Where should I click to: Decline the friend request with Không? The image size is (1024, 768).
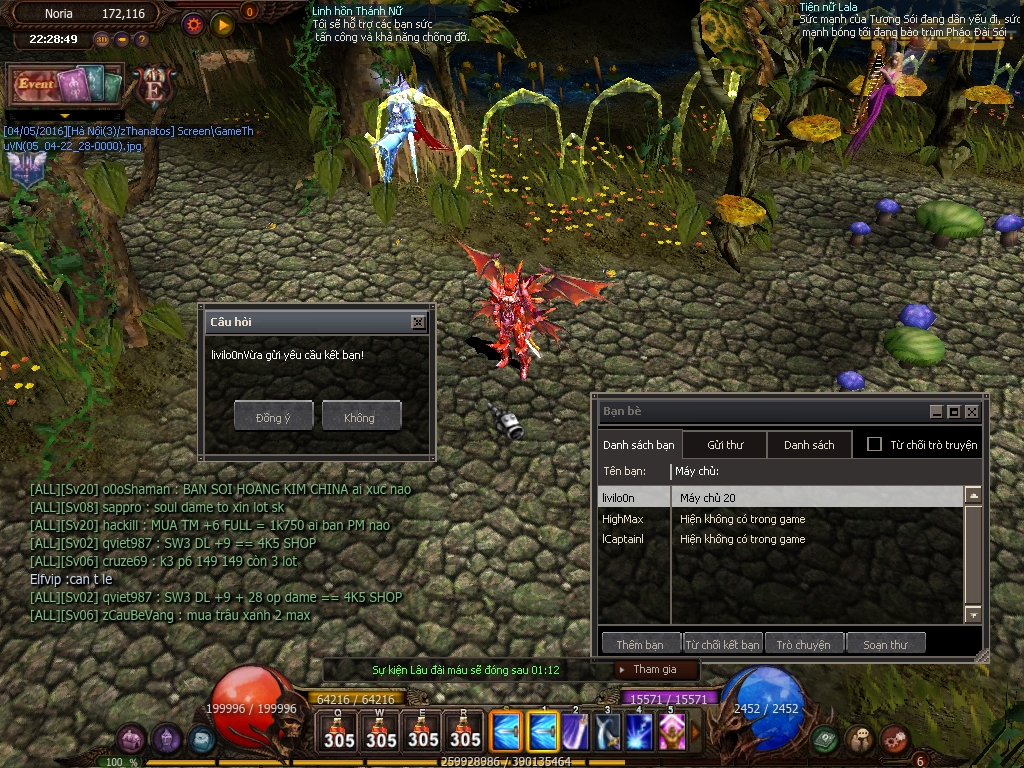tap(361, 416)
